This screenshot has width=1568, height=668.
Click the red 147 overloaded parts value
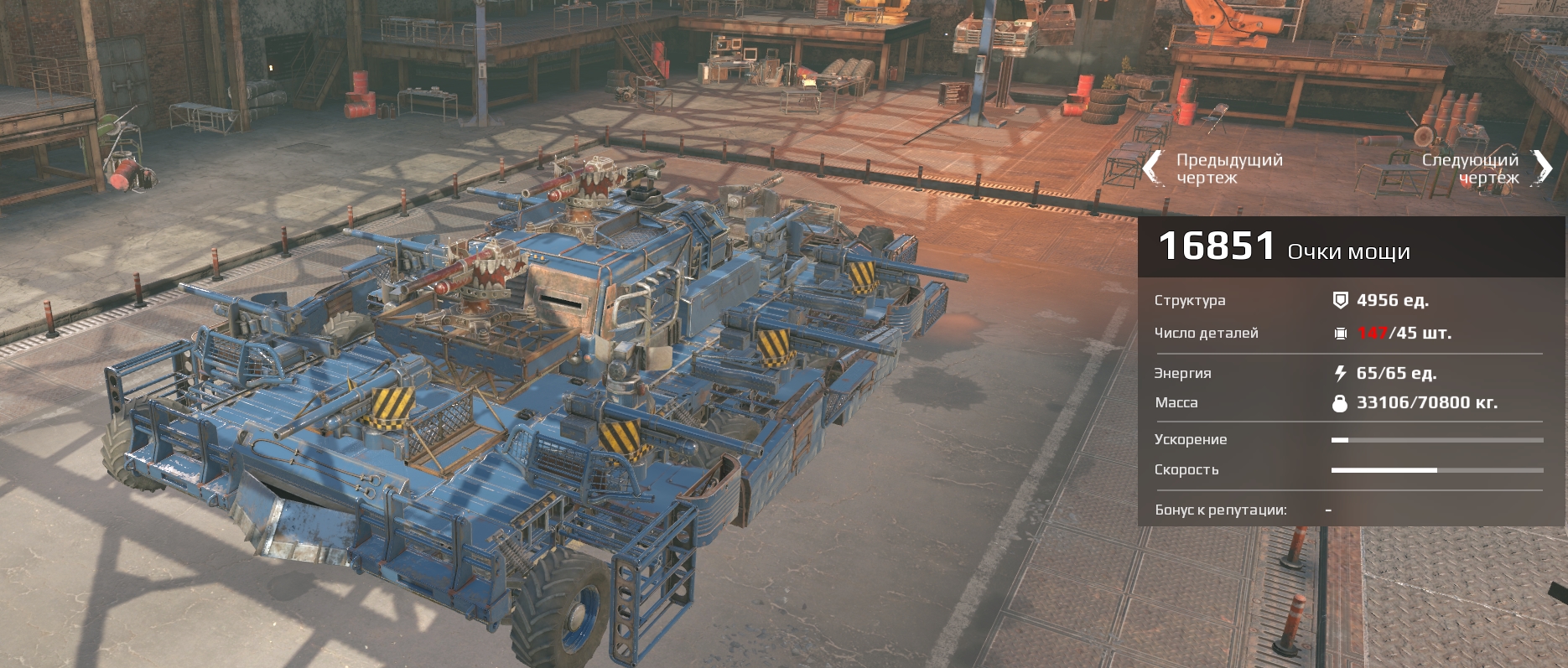point(1373,332)
